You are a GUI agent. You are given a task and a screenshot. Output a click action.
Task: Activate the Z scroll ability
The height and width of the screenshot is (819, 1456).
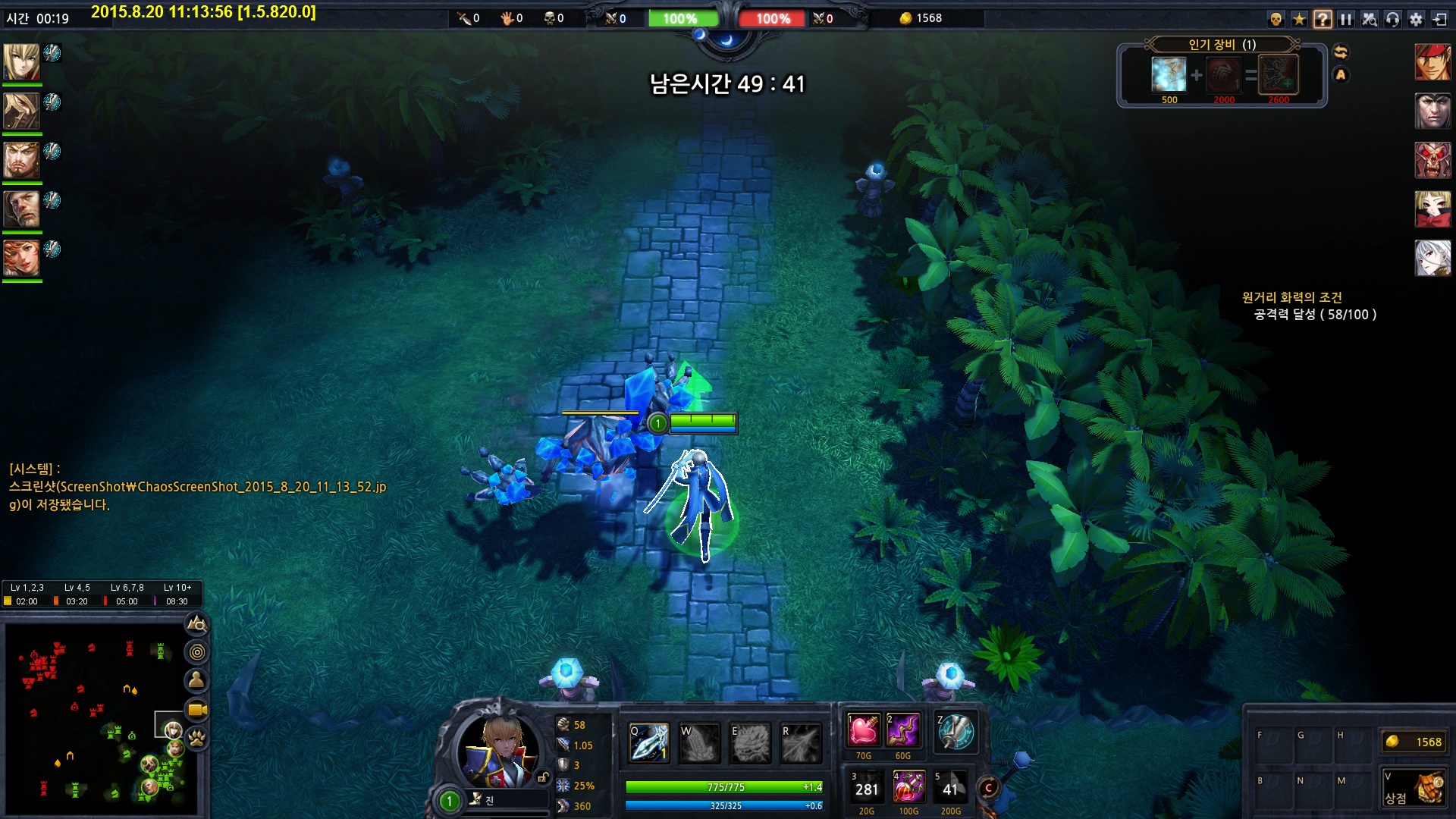click(x=955, y=733)
